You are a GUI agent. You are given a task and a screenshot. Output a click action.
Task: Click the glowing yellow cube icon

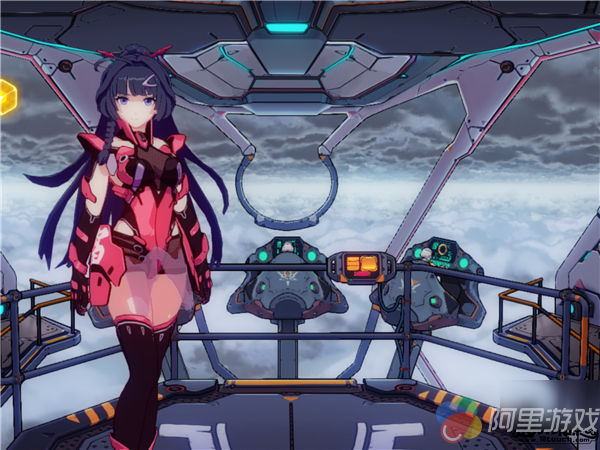pyautogui.click(x=7, y=96)
